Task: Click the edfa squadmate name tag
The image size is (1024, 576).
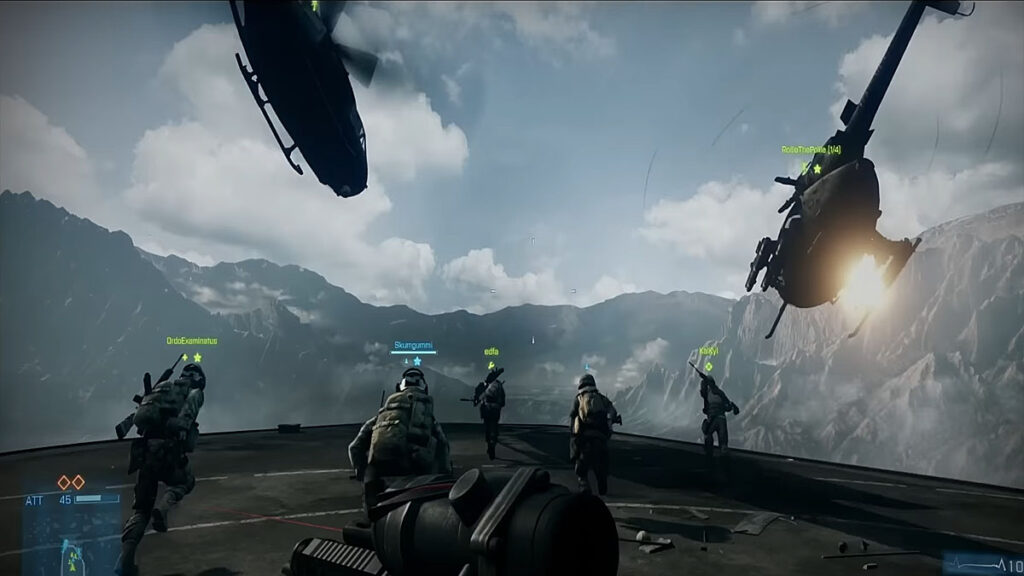Action: point(491,352)
